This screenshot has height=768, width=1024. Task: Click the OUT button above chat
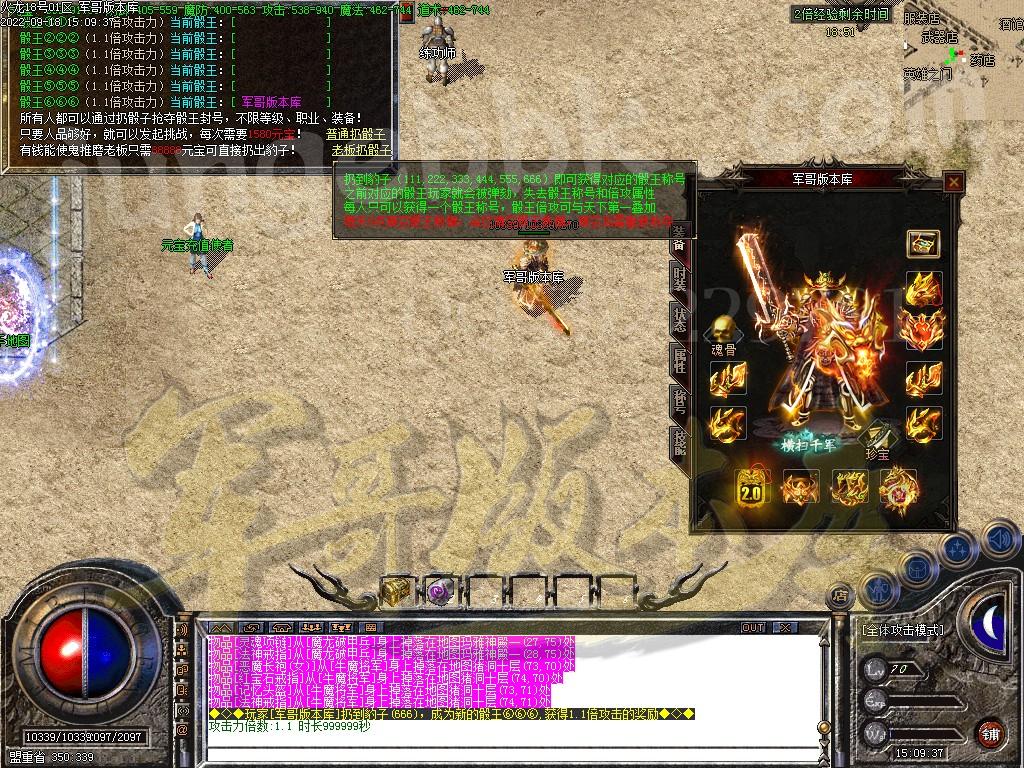753,627
